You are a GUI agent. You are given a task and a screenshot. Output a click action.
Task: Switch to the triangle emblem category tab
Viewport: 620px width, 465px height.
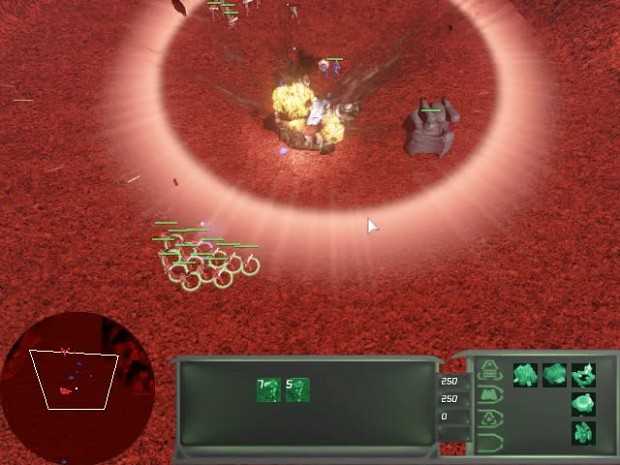coord(490,419)
